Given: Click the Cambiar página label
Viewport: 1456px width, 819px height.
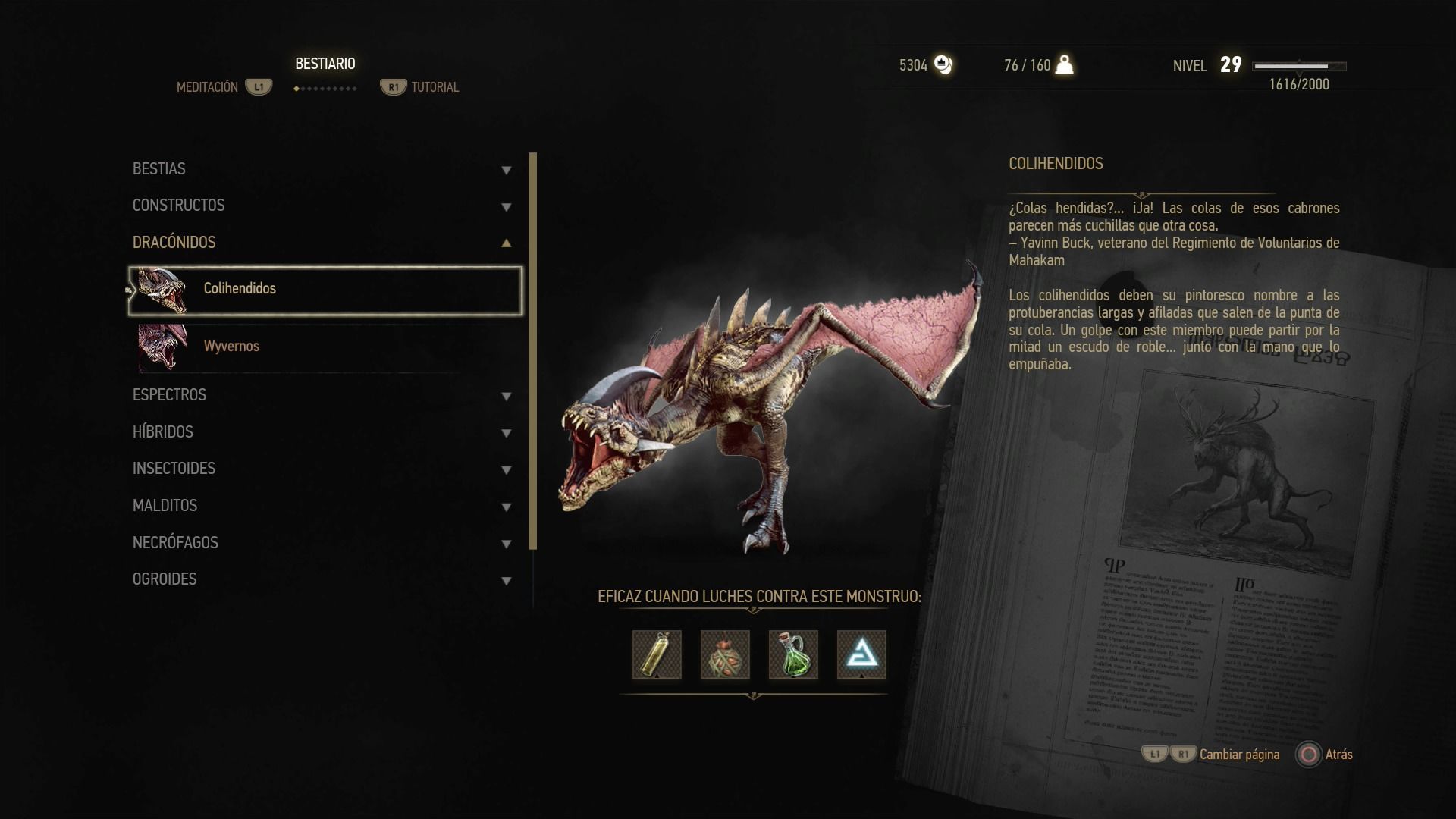Looking at the screenshot, I should tap(1239, 755).
